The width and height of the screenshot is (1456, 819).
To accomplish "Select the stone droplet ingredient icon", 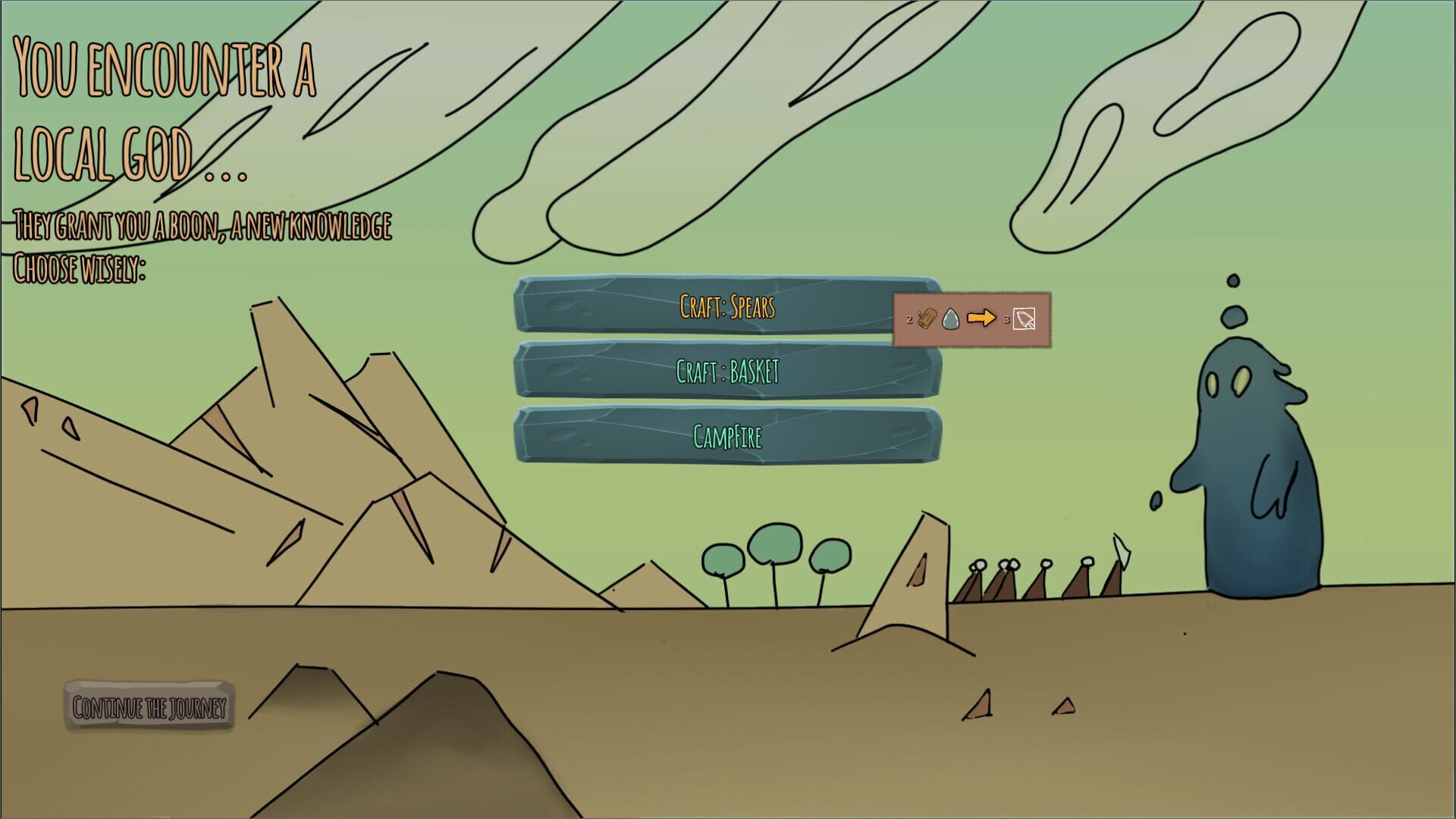I will 950,318.
